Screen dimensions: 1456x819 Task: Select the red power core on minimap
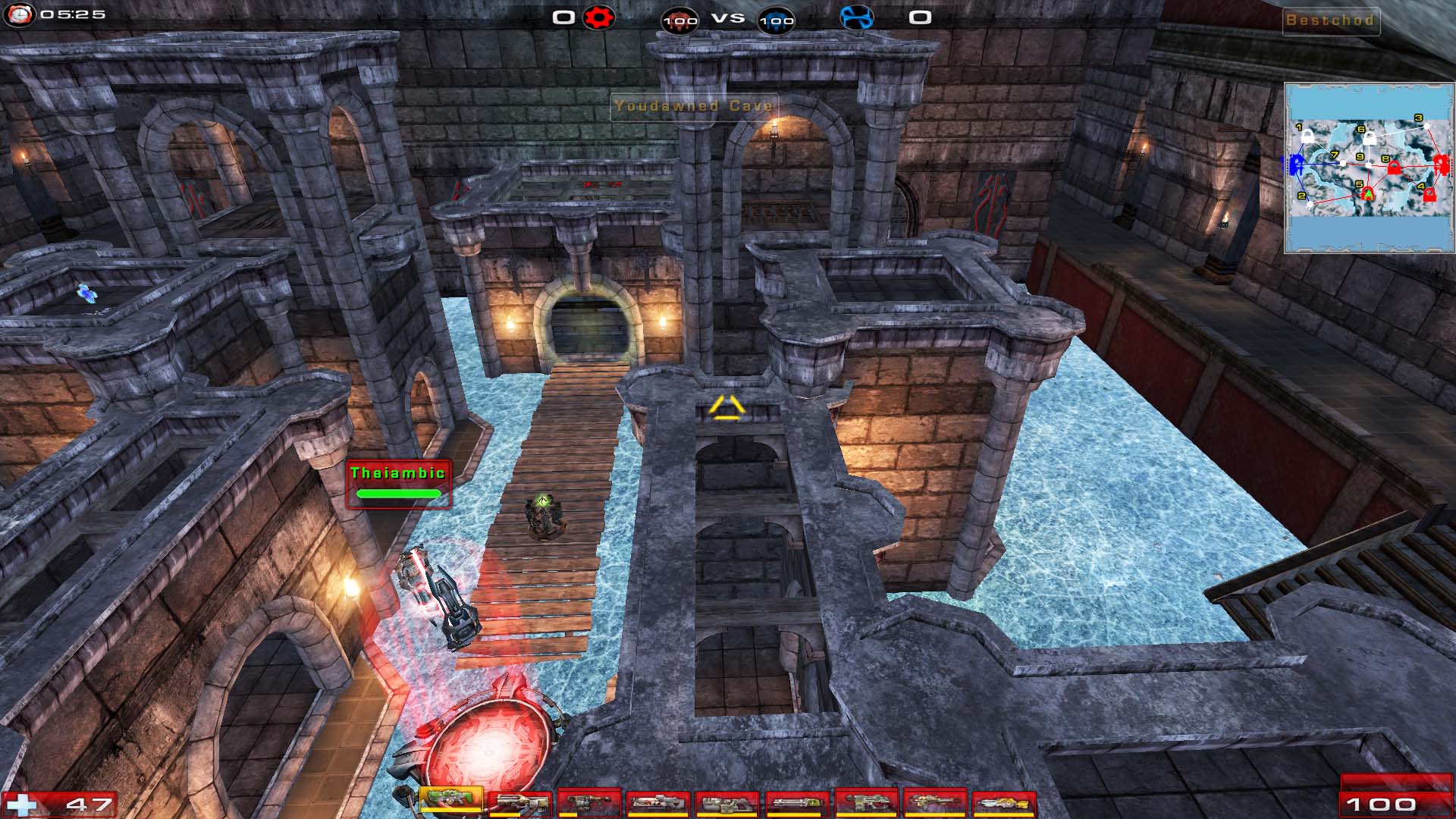[x=1441, y=164]
